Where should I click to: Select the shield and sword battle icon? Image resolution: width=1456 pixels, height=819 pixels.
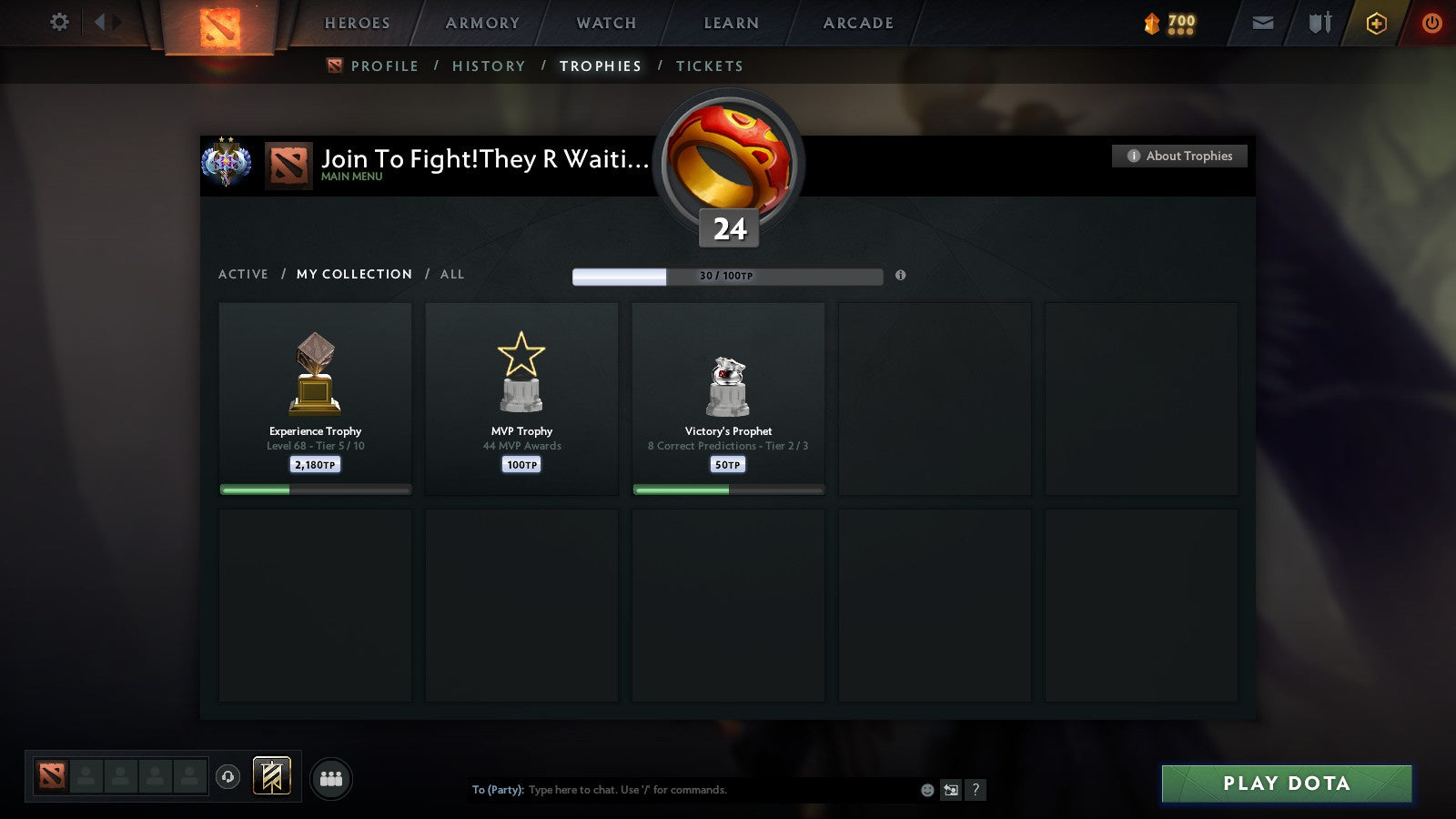pos(1319,23)
